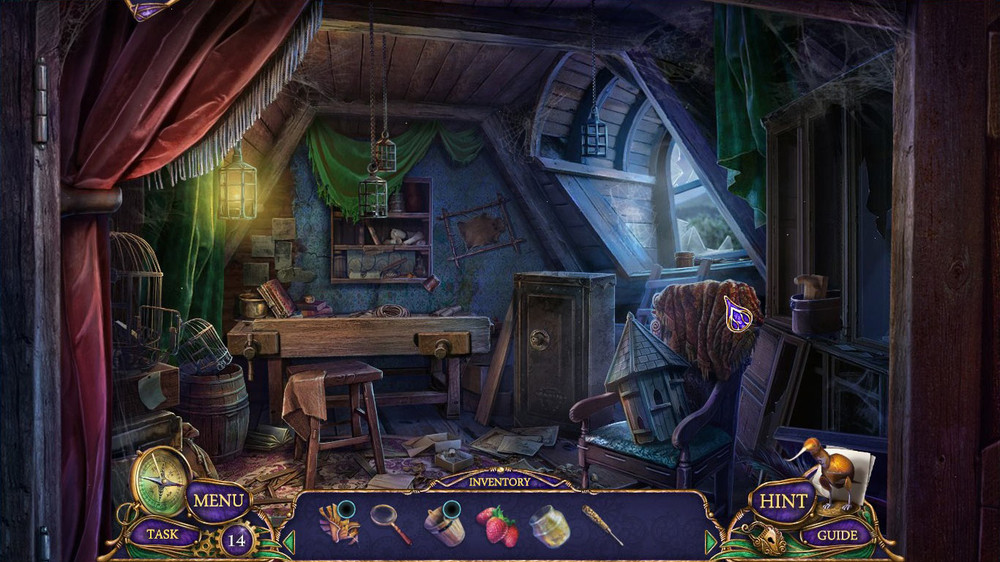Choose the golden screwdriver-like tool in inventory
1000x562 pixels.
pyautogui.click(x=603, y=525)
